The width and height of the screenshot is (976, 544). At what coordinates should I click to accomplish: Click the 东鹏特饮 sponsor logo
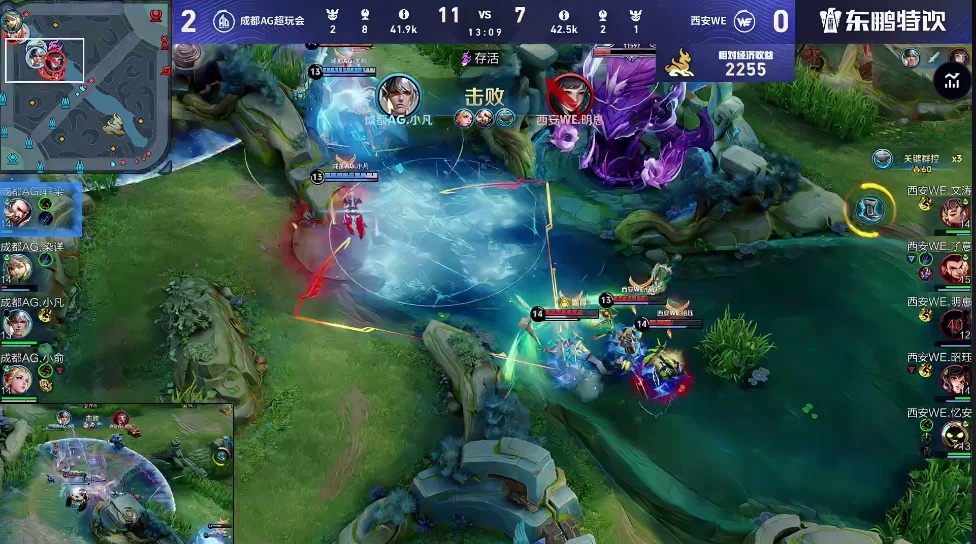point(883,21)
